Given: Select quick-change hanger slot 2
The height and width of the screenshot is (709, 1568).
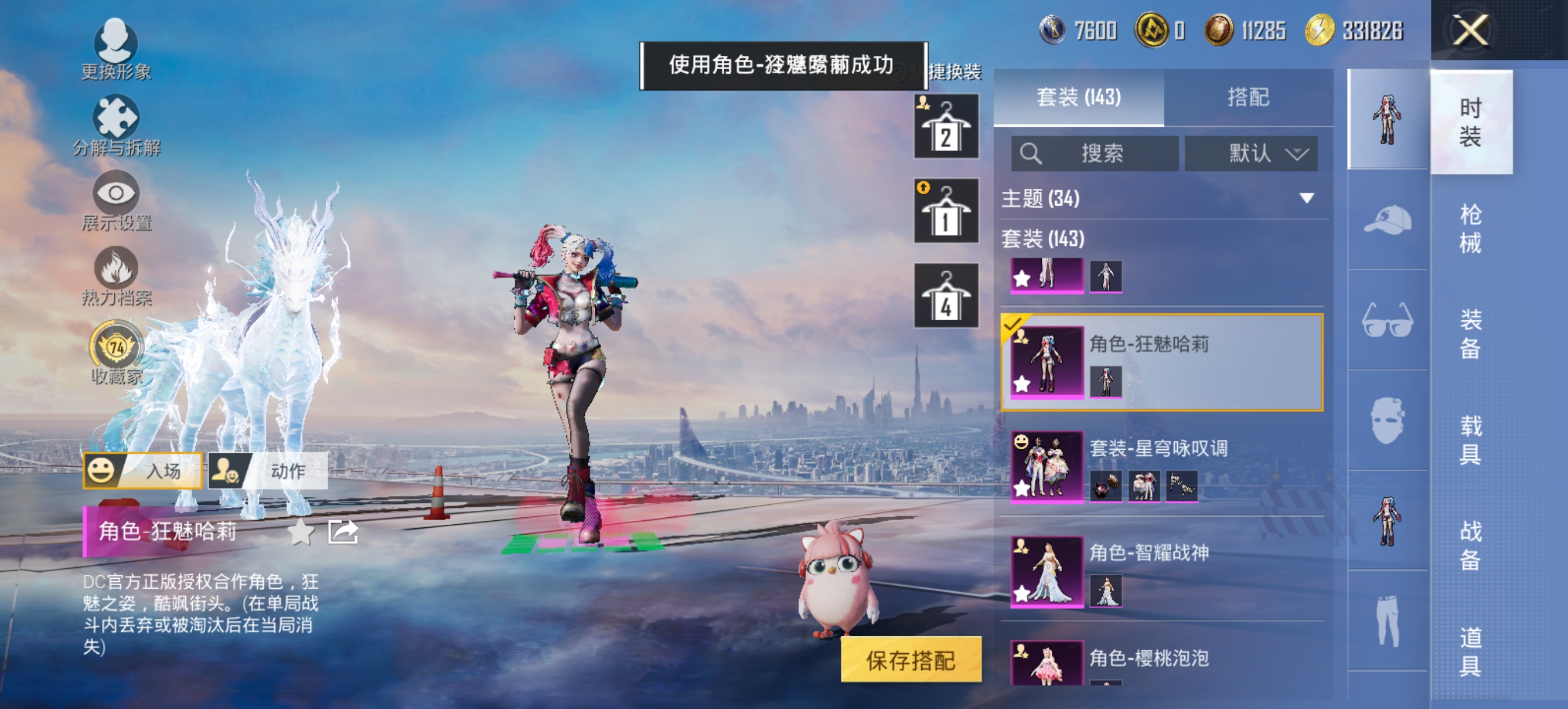Looking at the screenshot, I should click(x=946, y=125).
